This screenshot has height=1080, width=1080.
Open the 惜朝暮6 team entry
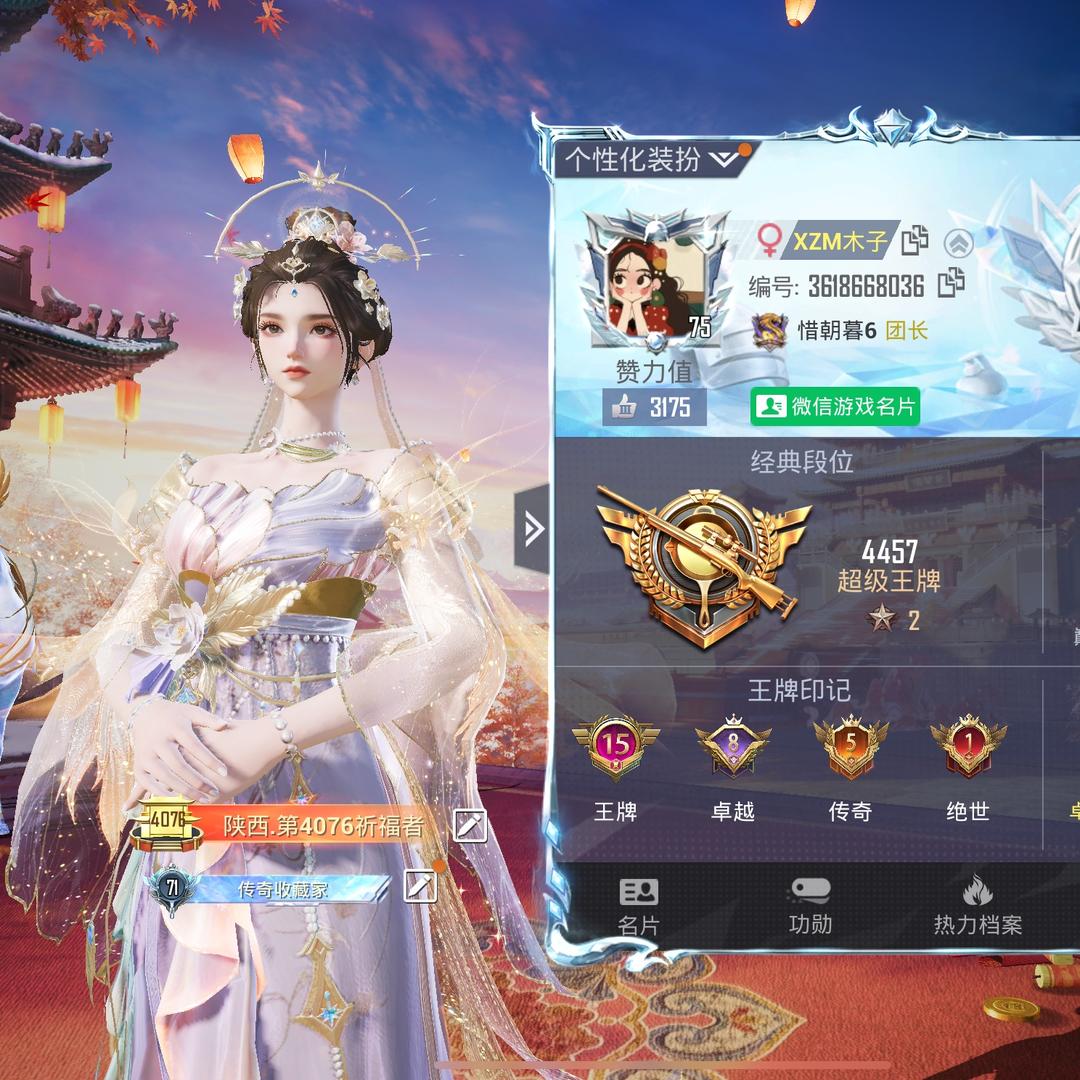pyautogui.click(x=836, y=330)
